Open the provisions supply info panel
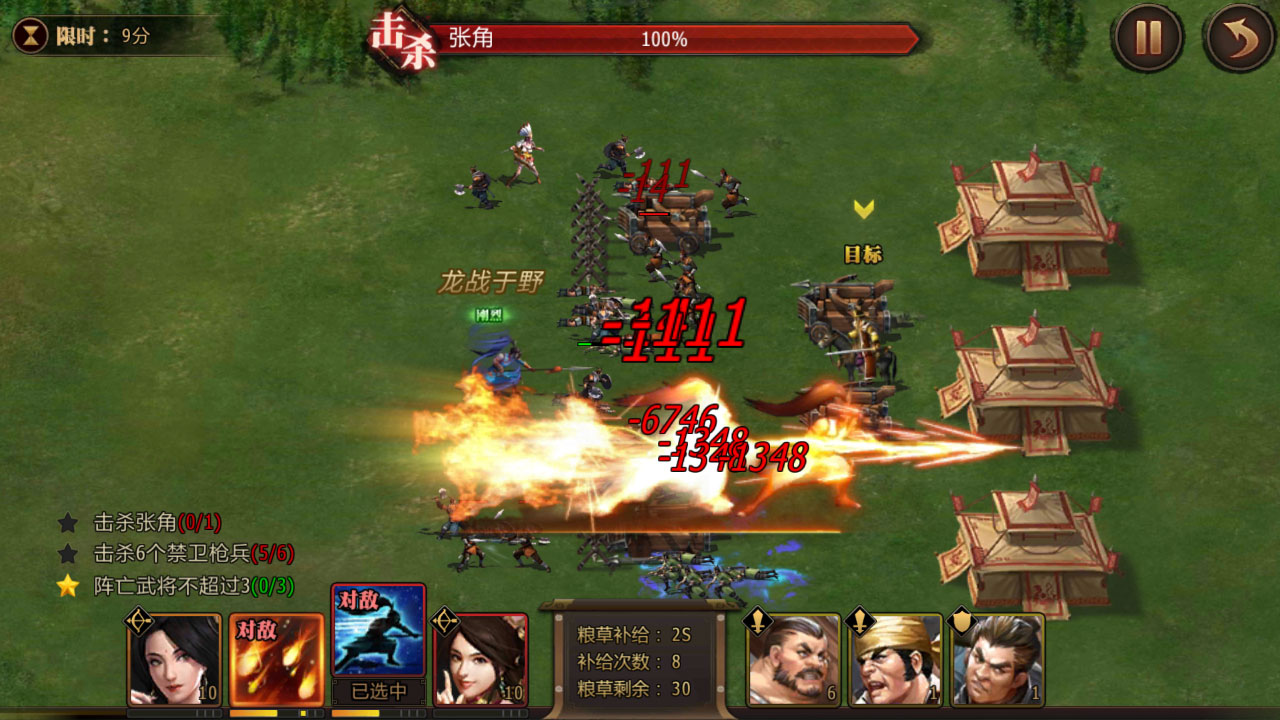The width and height of the screenshot is (1280, 720). (x=635, y=661)
